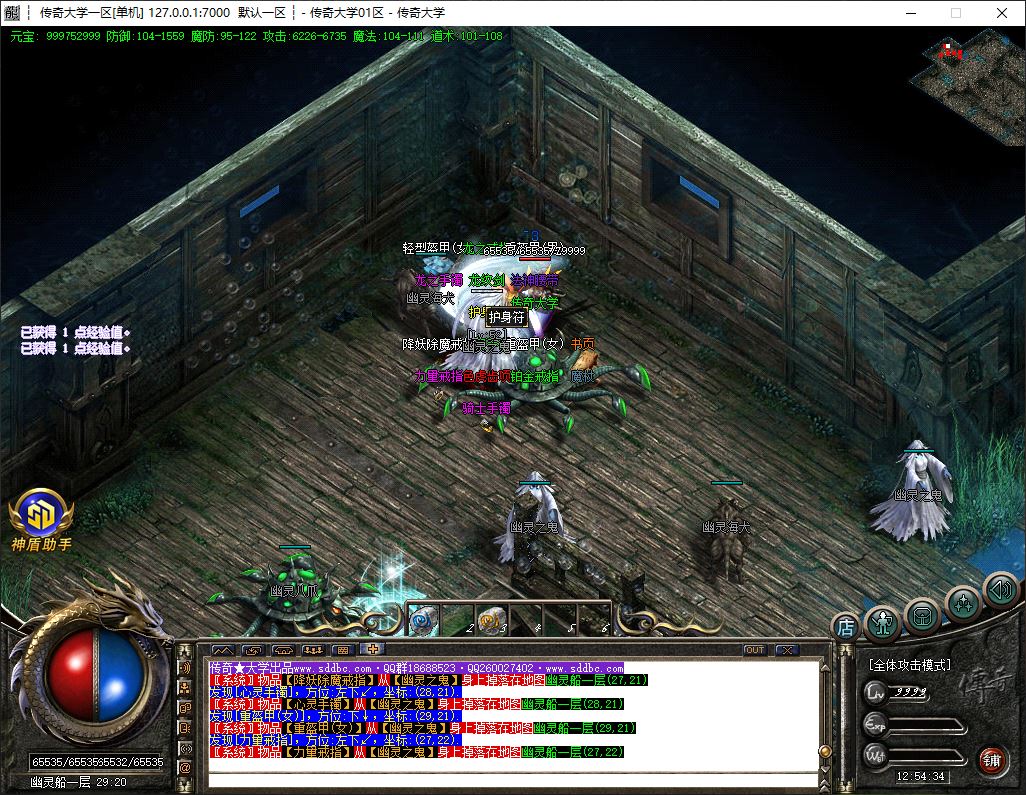Switch the 全体攻击模式 attack mode label
The height and width of the screenshot is (795, 1026).
(x=909, y=665)
